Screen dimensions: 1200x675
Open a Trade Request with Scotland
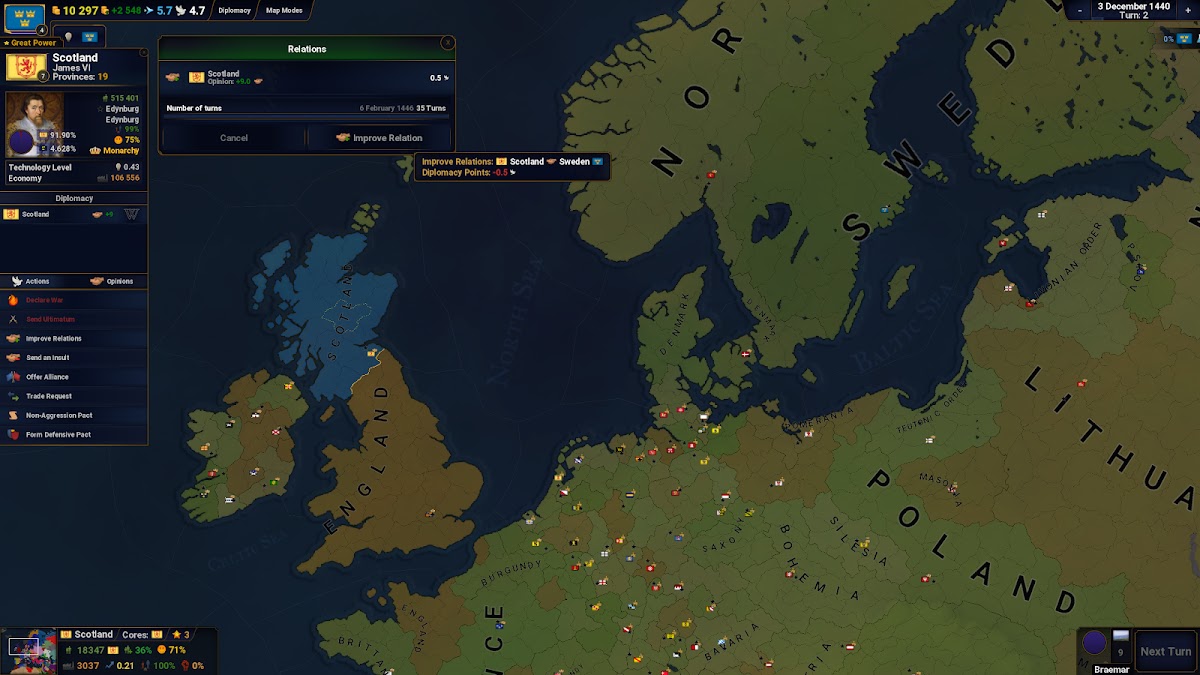coord(49,396)
